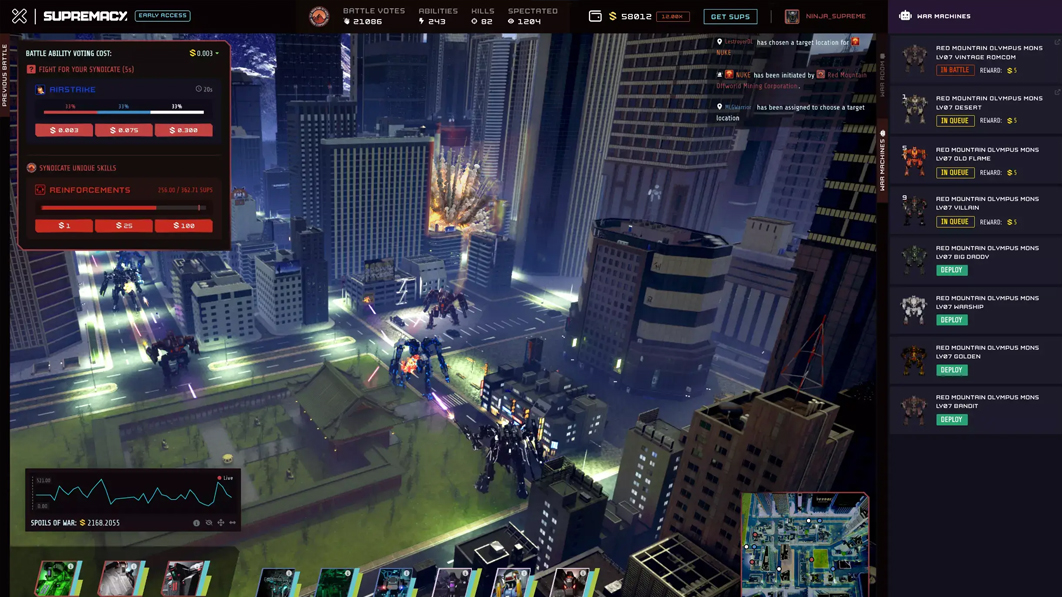
Task: Open the SUPS wallet icon
Action: click(595, 16)
